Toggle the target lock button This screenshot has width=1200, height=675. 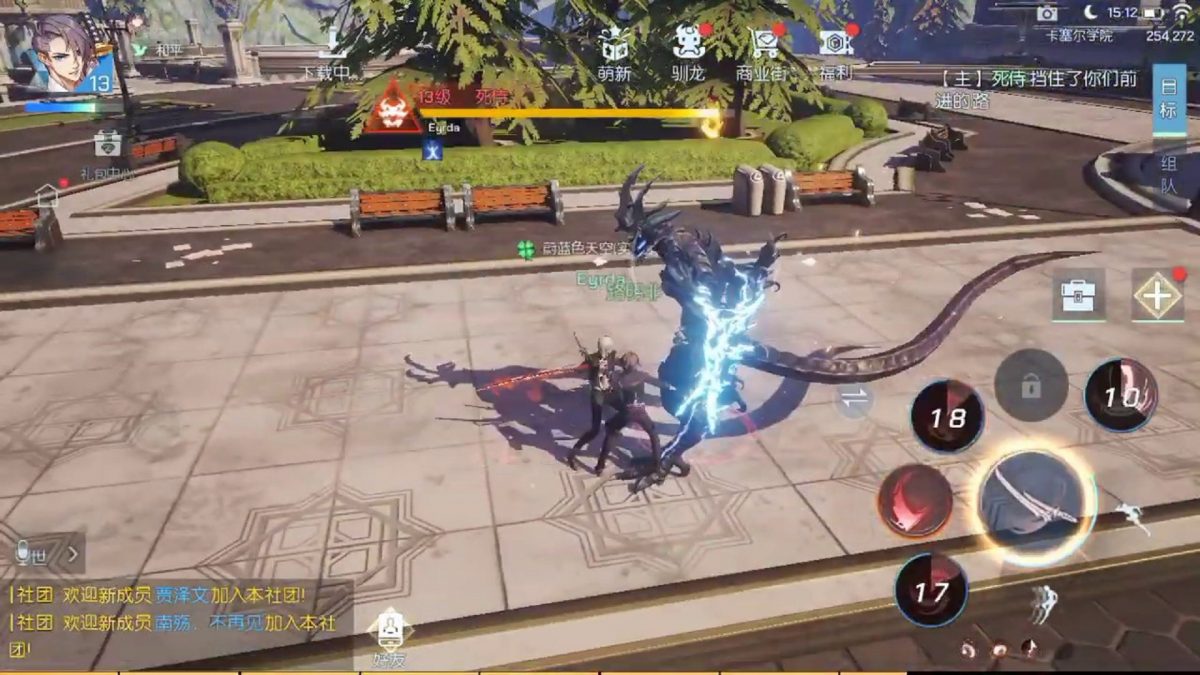pos(1031,385)
